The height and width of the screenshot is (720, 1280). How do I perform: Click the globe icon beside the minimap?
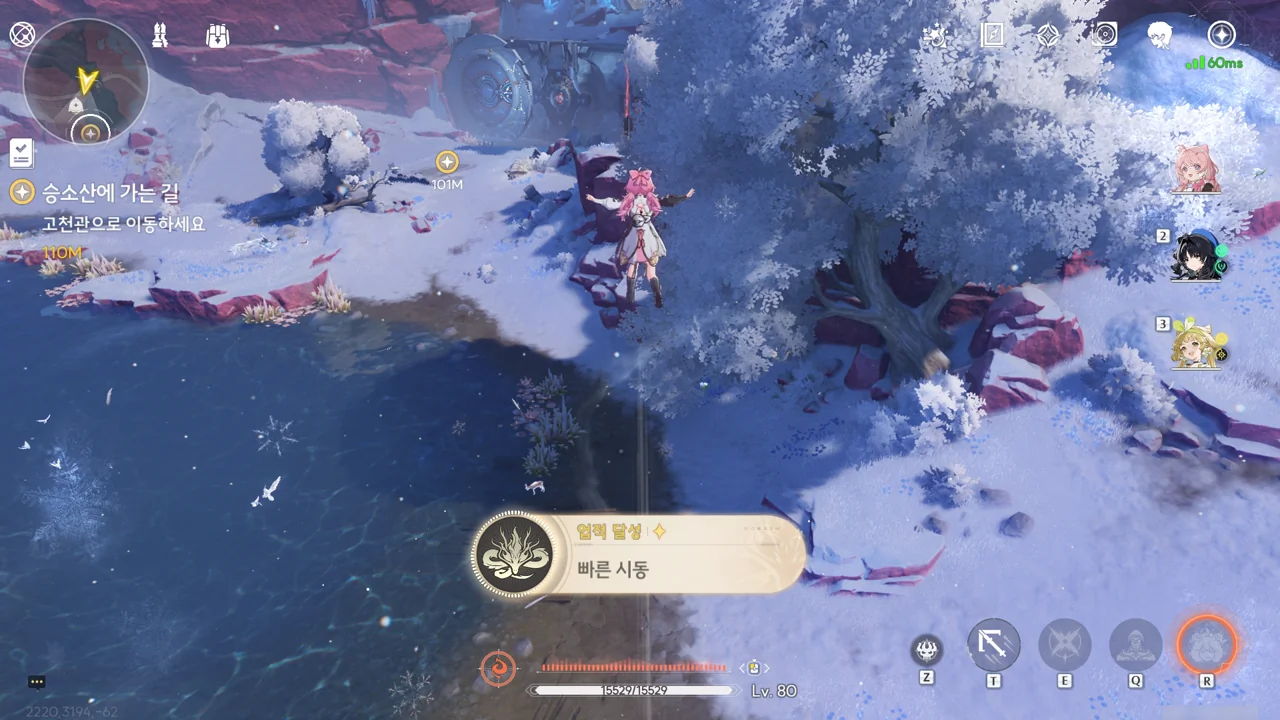click(22, 35)
